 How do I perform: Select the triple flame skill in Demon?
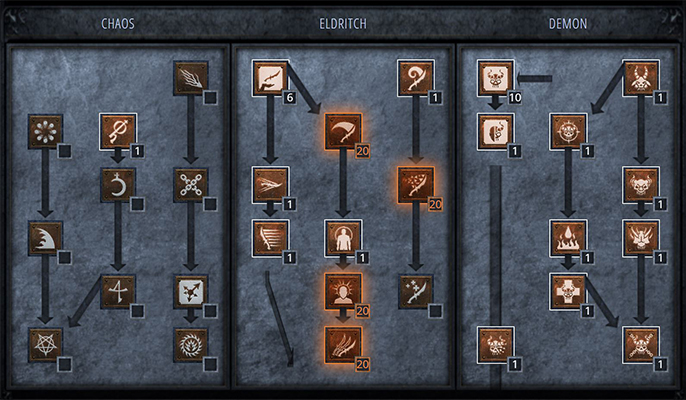click(x=568, y=238)
